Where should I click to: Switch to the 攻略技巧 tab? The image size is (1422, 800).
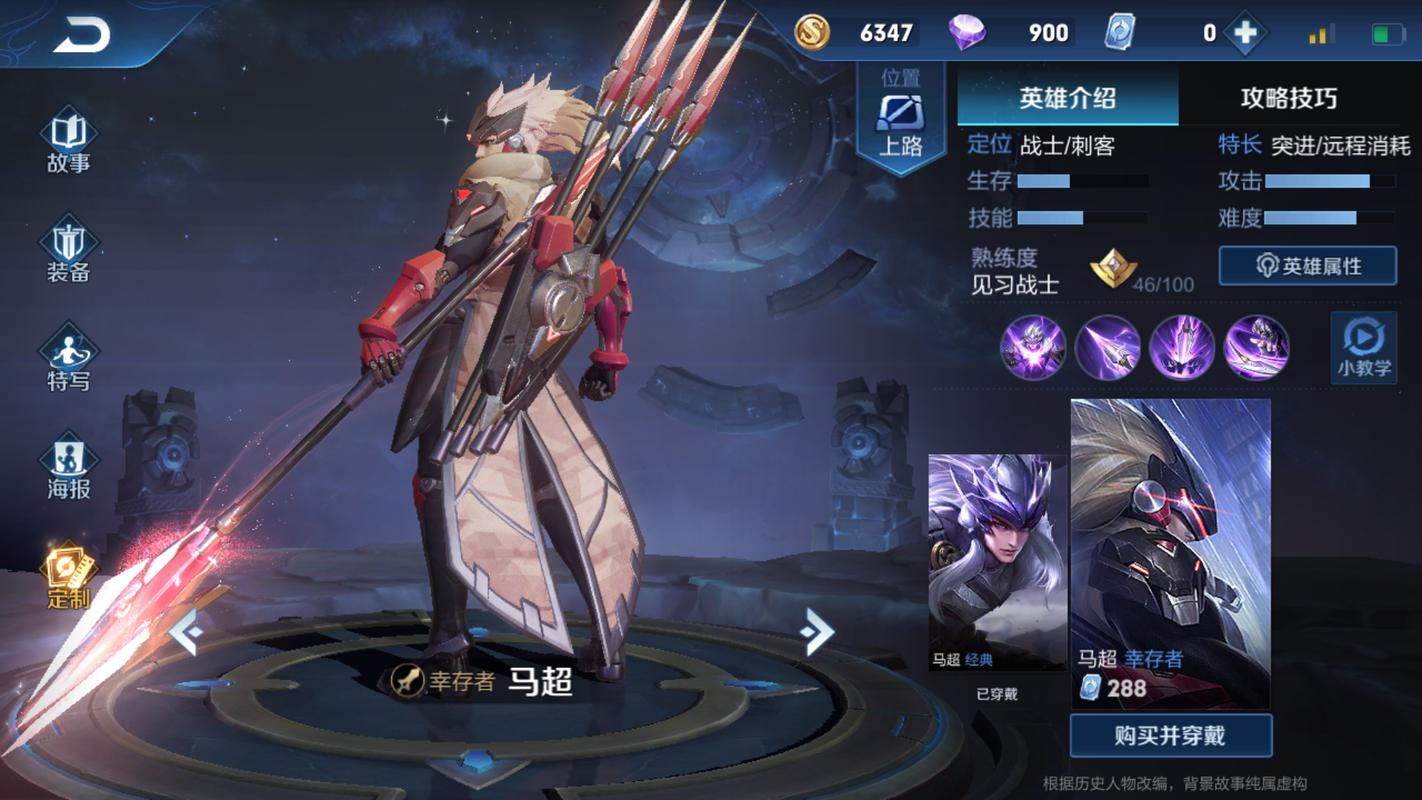pos(1288,98)
